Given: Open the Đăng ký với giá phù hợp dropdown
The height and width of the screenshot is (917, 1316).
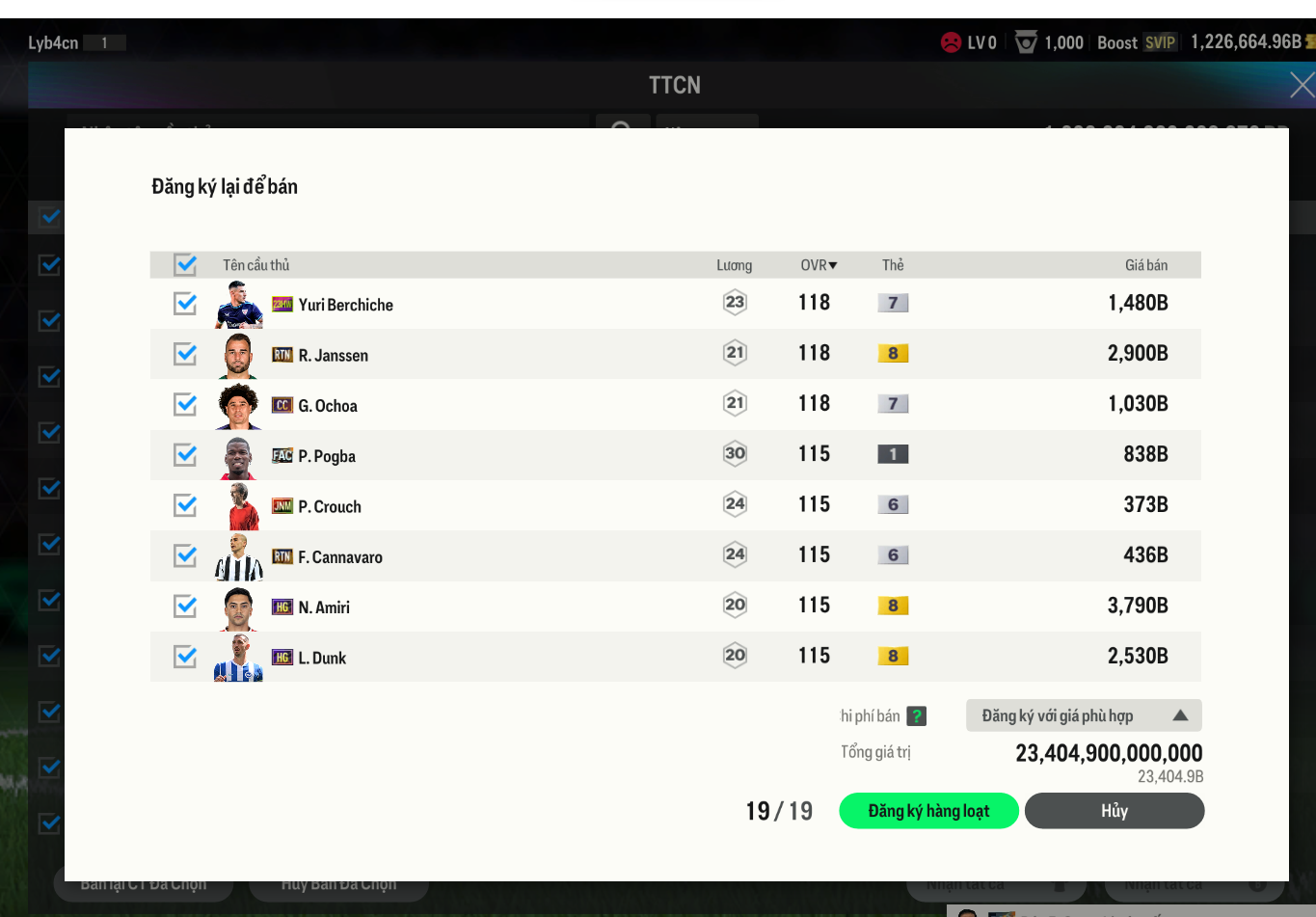Looking at the screenshot, I should click(x=1083, y=715).
